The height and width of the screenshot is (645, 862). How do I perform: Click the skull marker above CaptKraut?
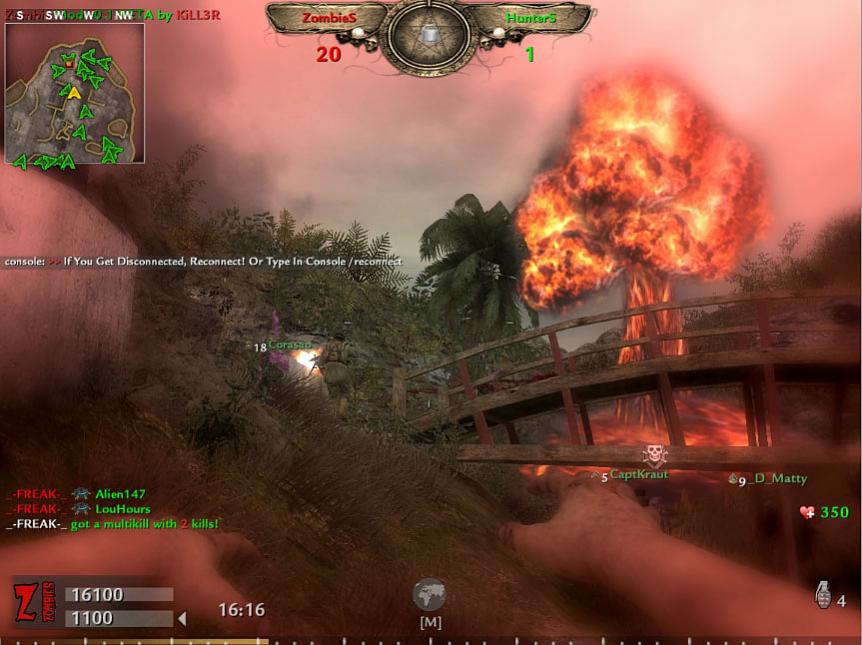(654, 455)
